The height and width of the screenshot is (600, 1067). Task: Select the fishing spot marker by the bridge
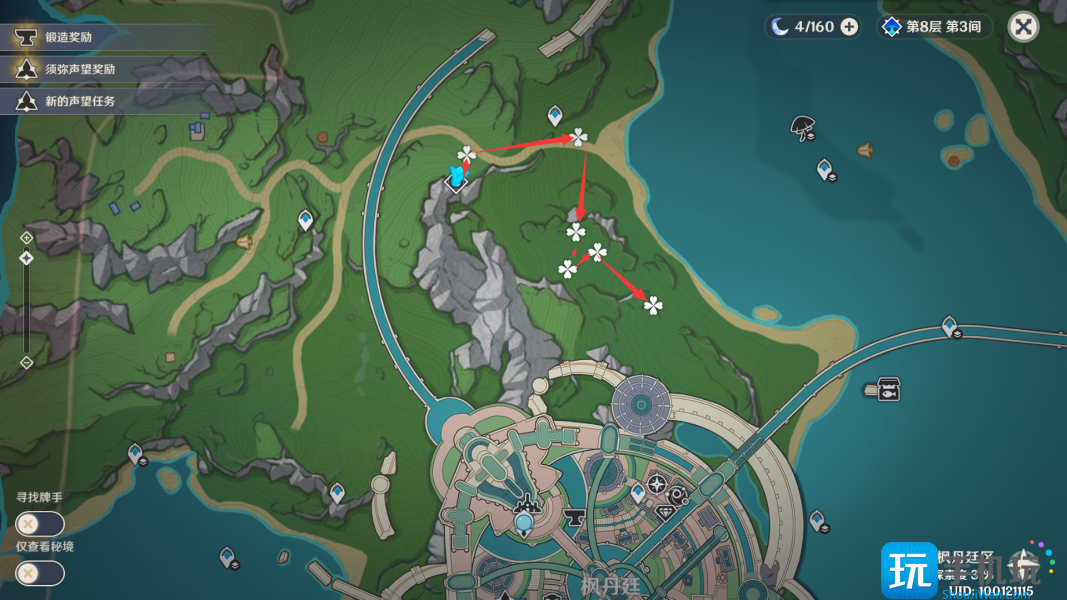point(888,389)
